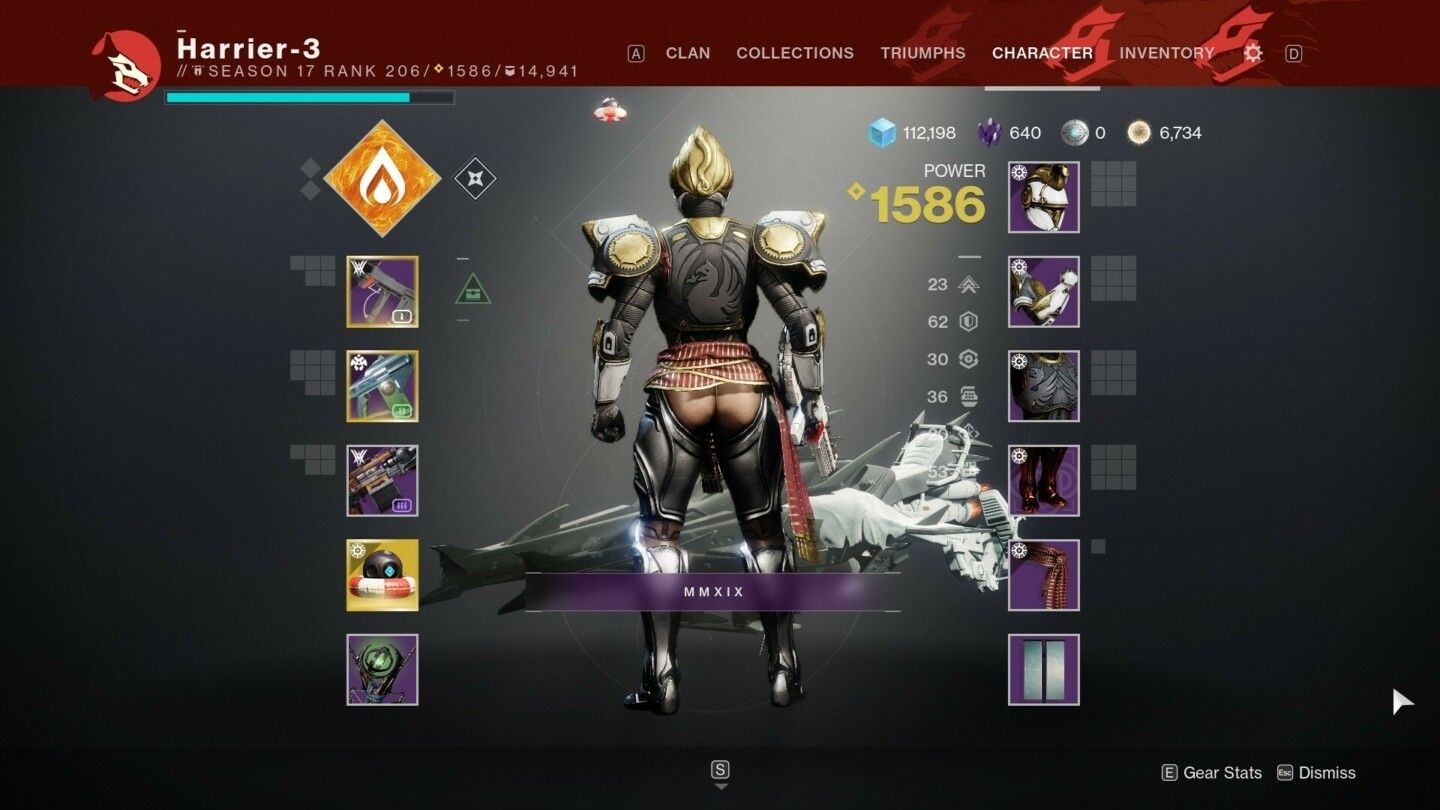The image size is (1440, 810).
Task: Inspect the gauntlets armor slot
Action: pyautogui.click(x=1044, y=292)
